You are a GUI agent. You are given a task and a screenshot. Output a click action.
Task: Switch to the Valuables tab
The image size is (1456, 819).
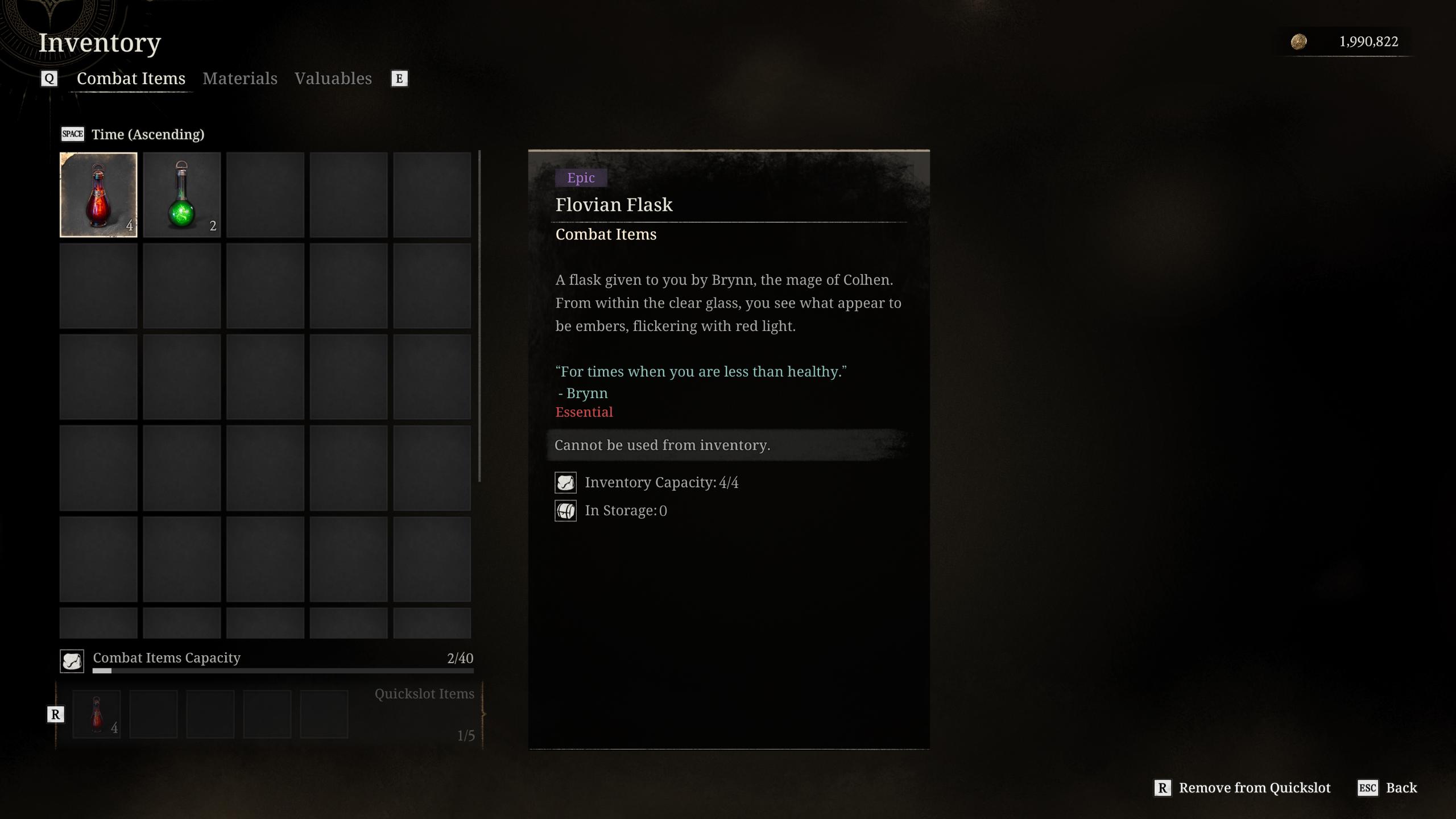(333, 78)
